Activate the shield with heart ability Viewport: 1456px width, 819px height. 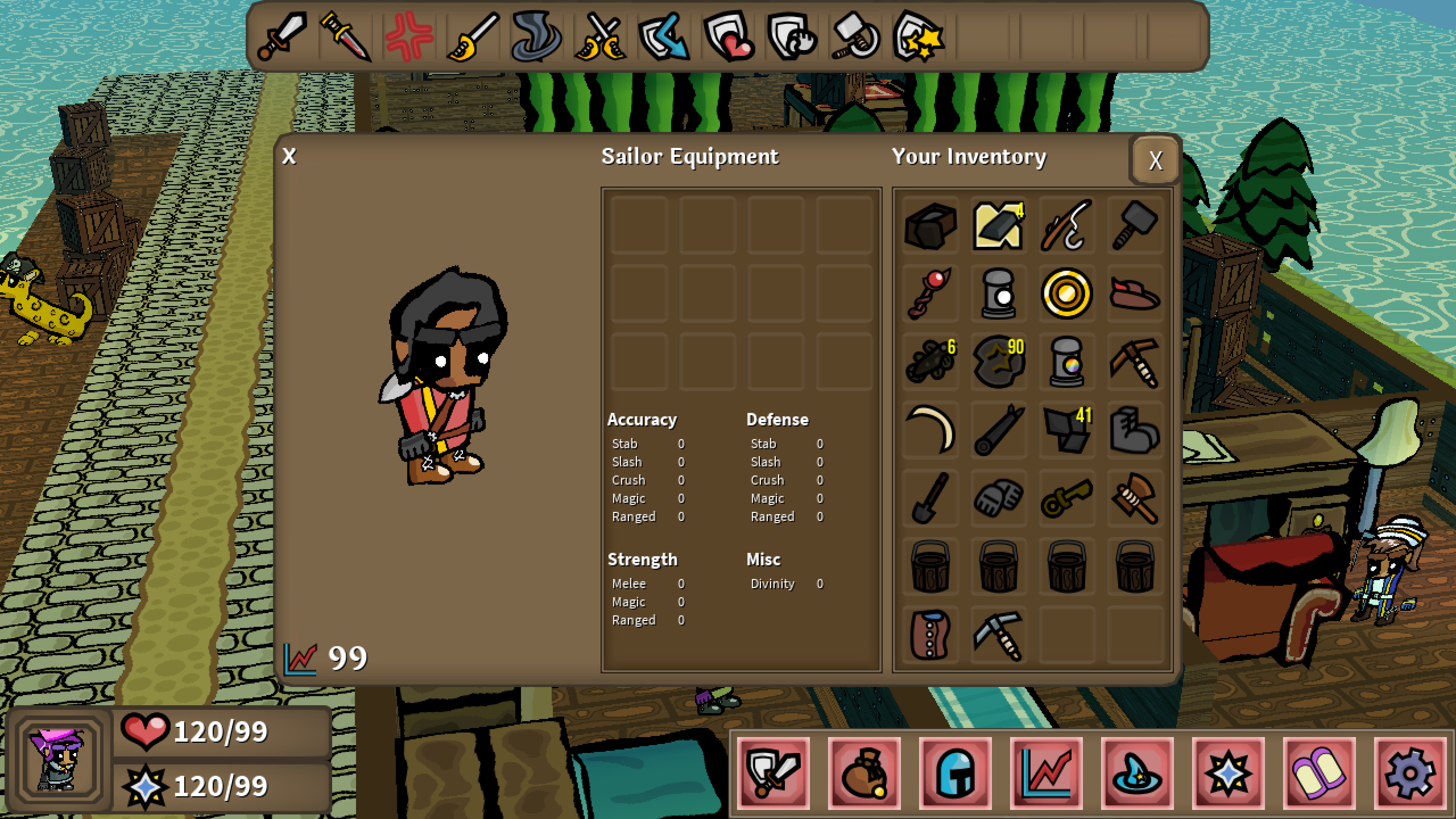pyautogui.click(x=728, y=37)
